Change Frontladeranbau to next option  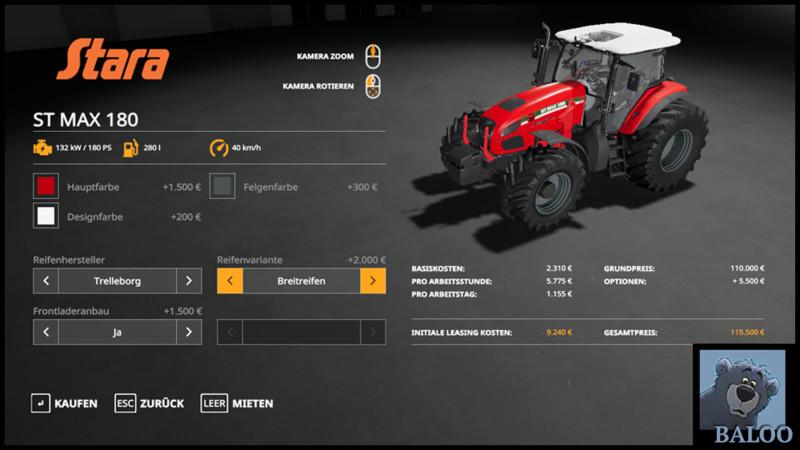pos(189,332)
